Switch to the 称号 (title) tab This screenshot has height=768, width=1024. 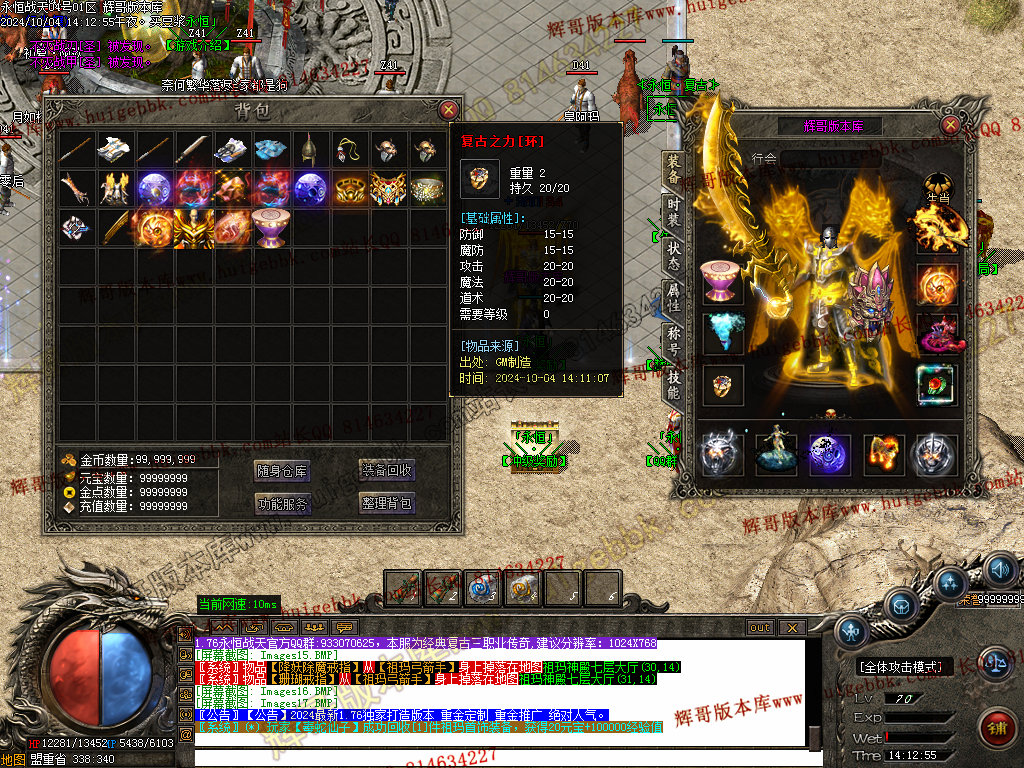pyautogui.click(x=674, y=341)
